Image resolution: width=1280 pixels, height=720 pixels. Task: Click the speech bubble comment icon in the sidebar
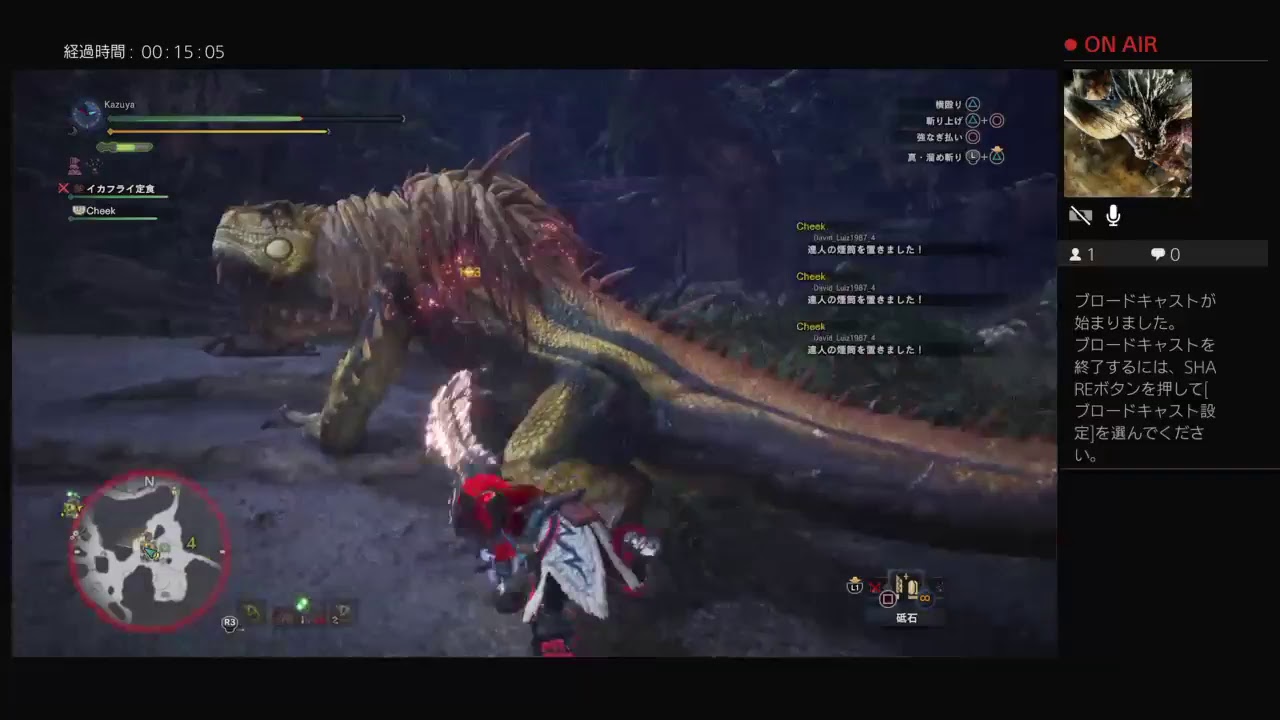coord(1157,254)
